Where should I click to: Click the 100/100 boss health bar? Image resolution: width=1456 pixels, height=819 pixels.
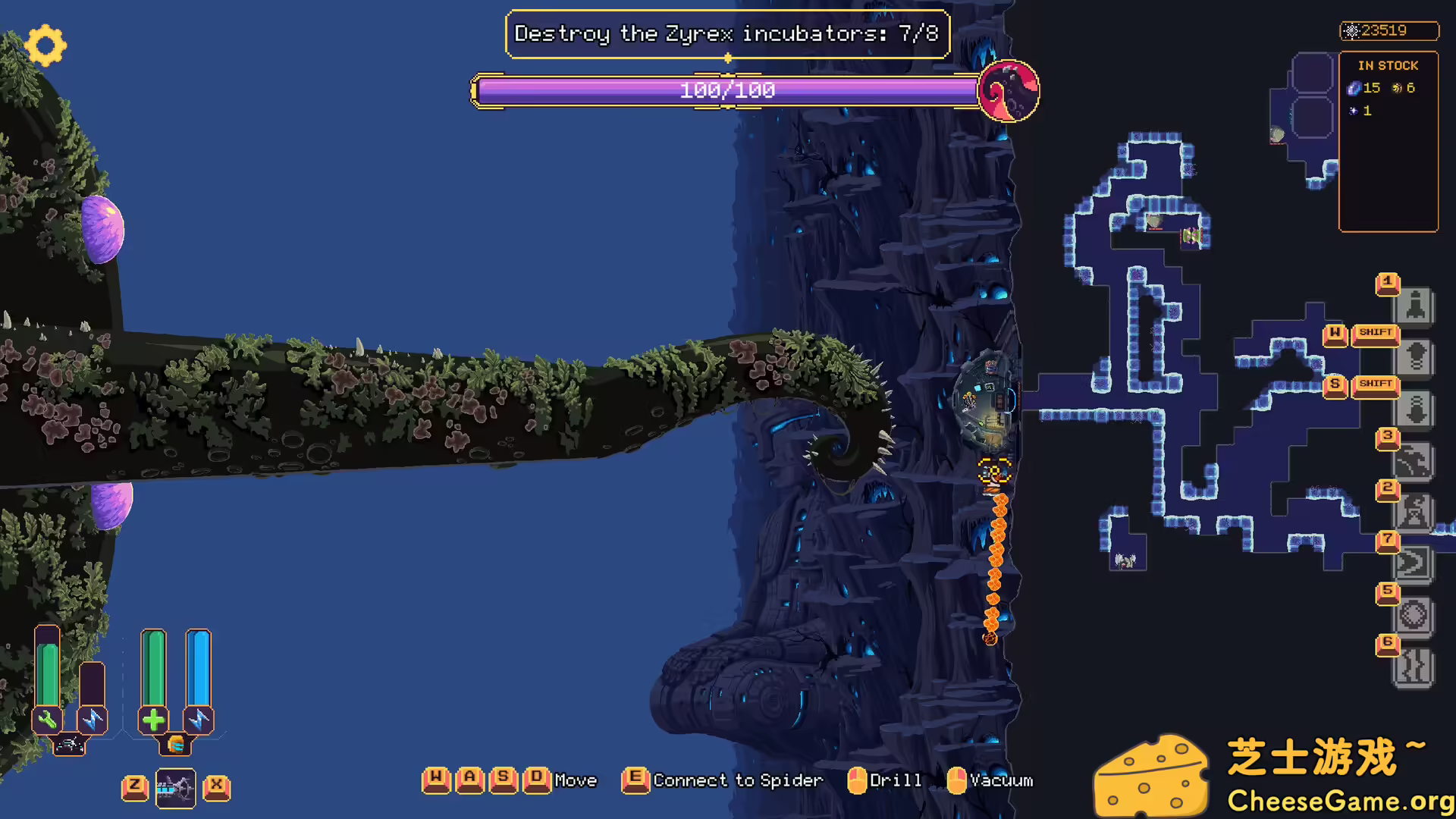pos(726,90)
